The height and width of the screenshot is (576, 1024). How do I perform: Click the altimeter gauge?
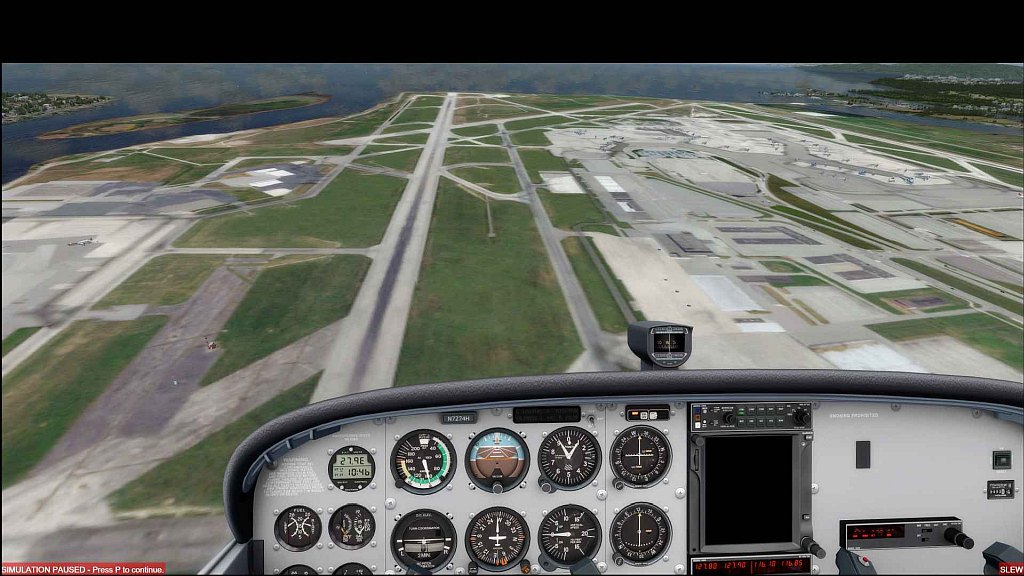pyautogui.click(x=569, y=458)
